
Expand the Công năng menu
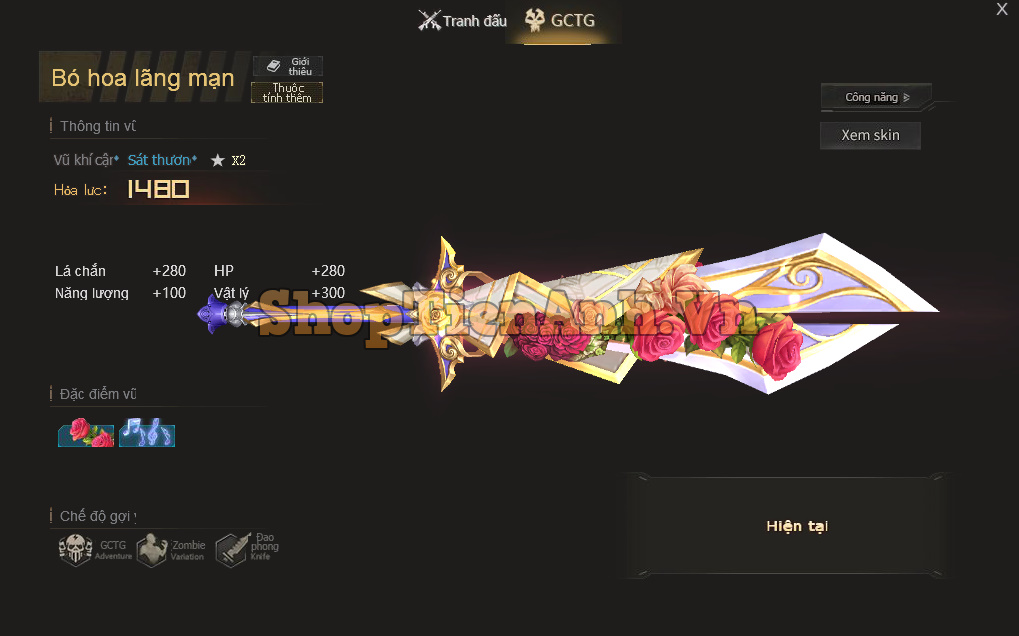click(x=876, y=97)
